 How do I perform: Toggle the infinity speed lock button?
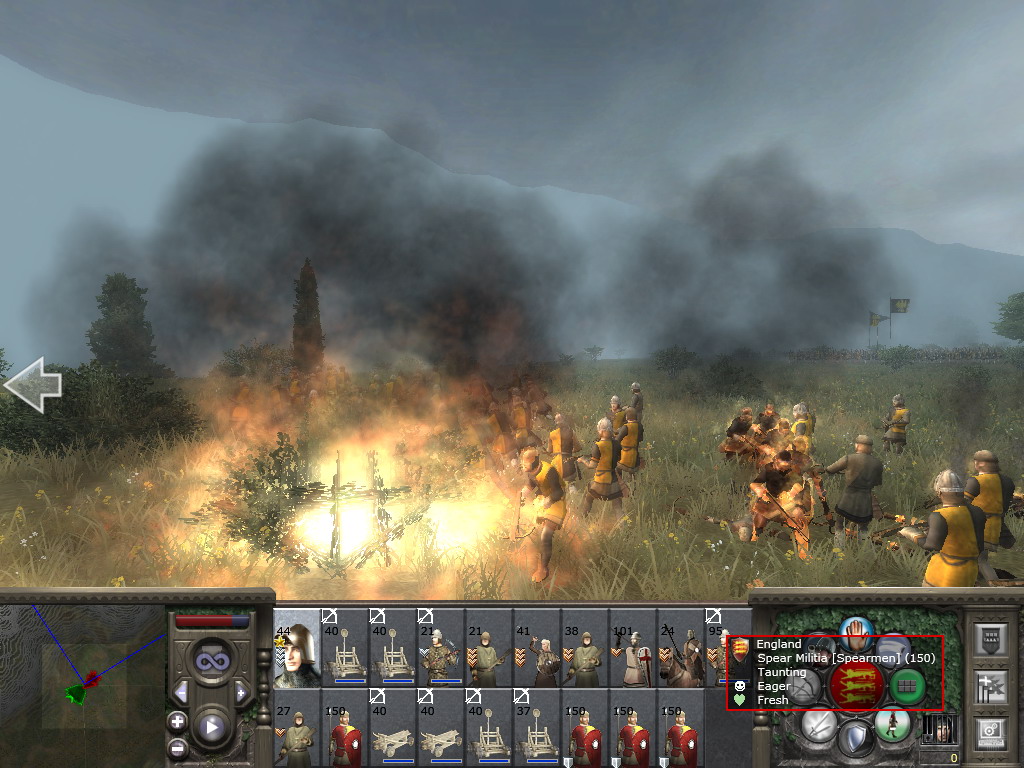(x=211, y=660)
